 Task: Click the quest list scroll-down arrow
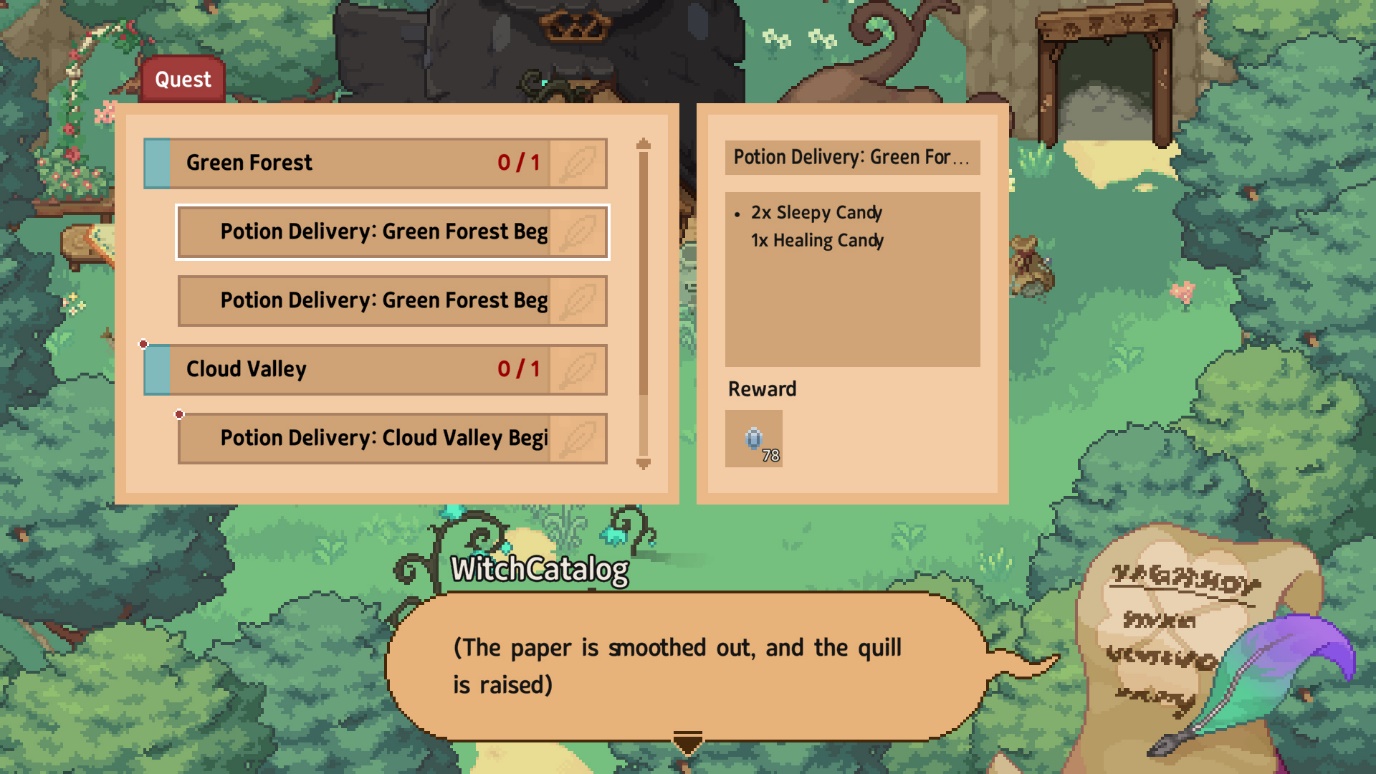(643, 462)
